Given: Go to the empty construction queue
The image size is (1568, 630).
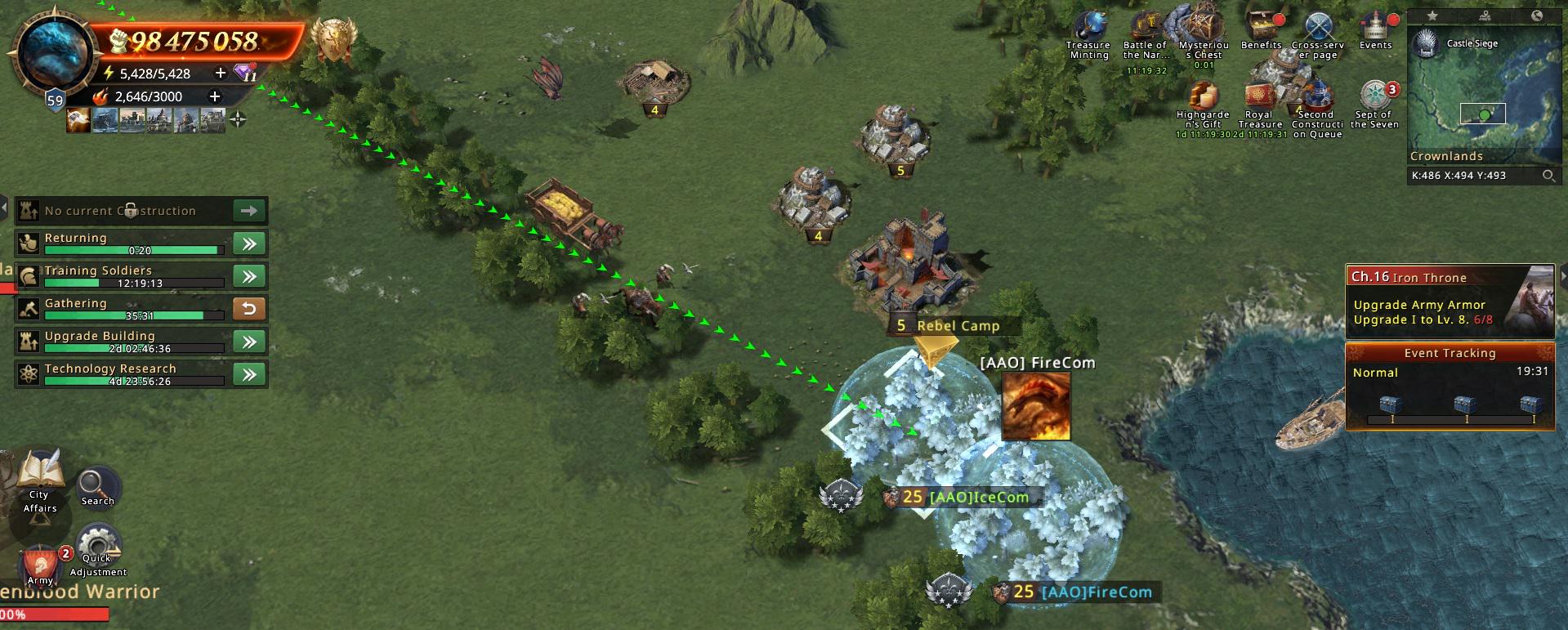Looking at the screenshot, I should coord(249,211).
